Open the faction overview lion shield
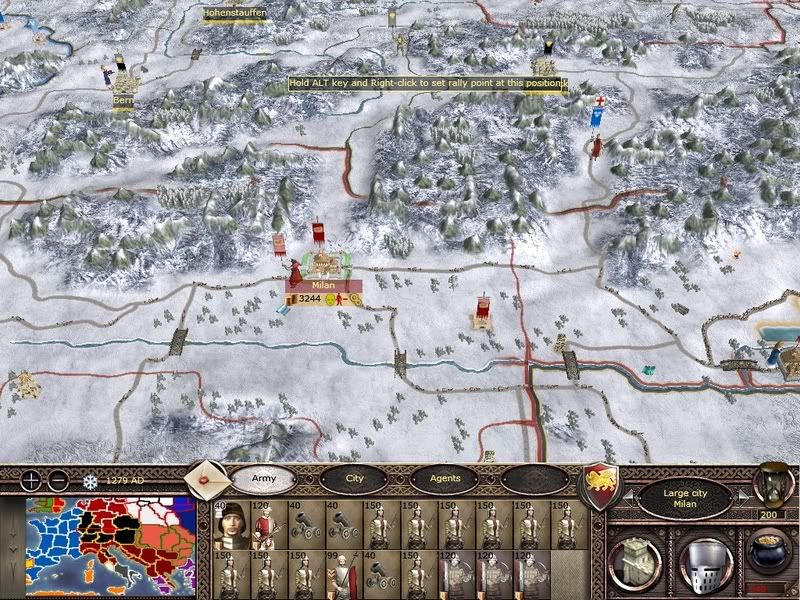 601,484
